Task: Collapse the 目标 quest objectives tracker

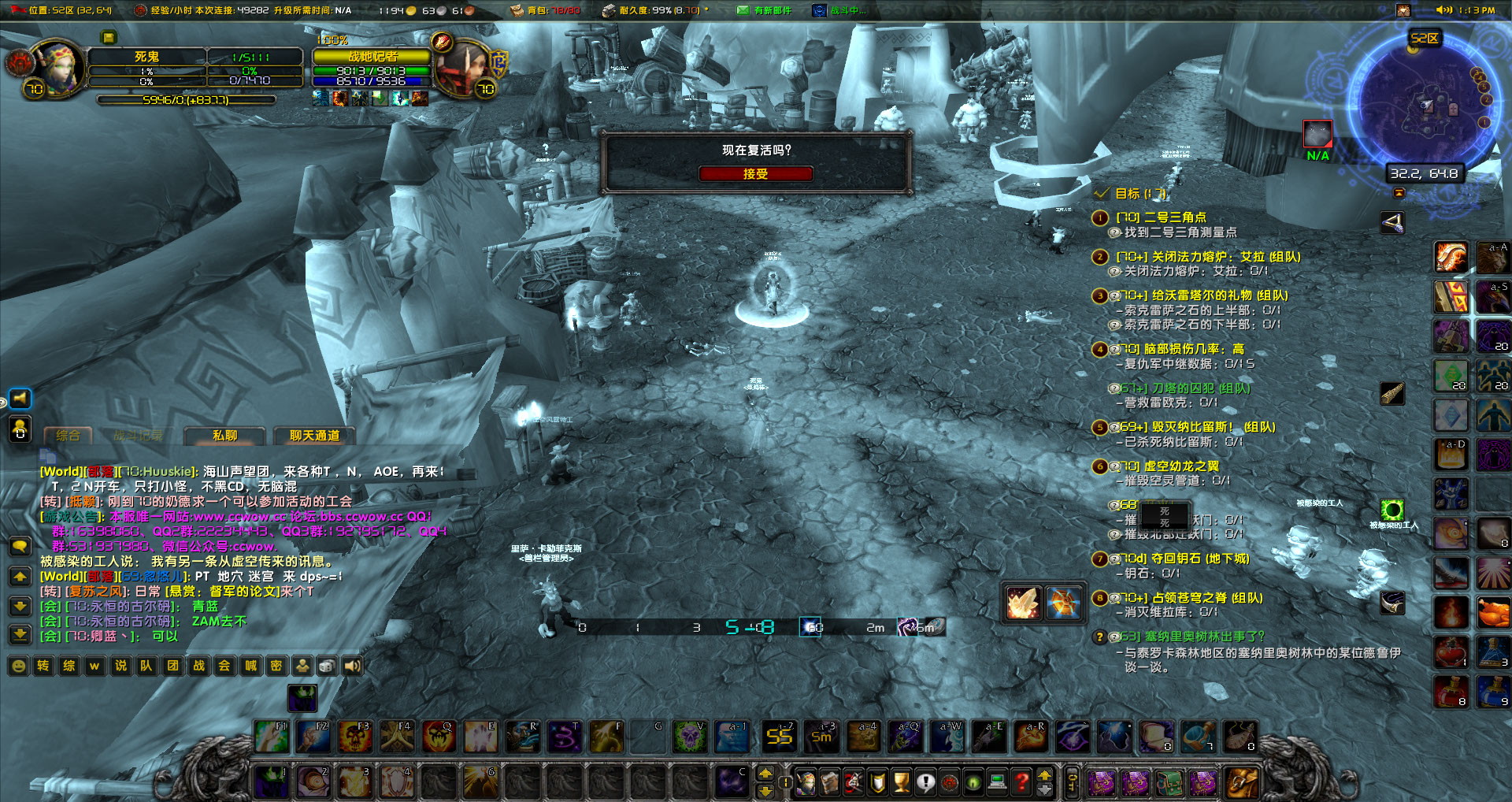Action: 1103,191
